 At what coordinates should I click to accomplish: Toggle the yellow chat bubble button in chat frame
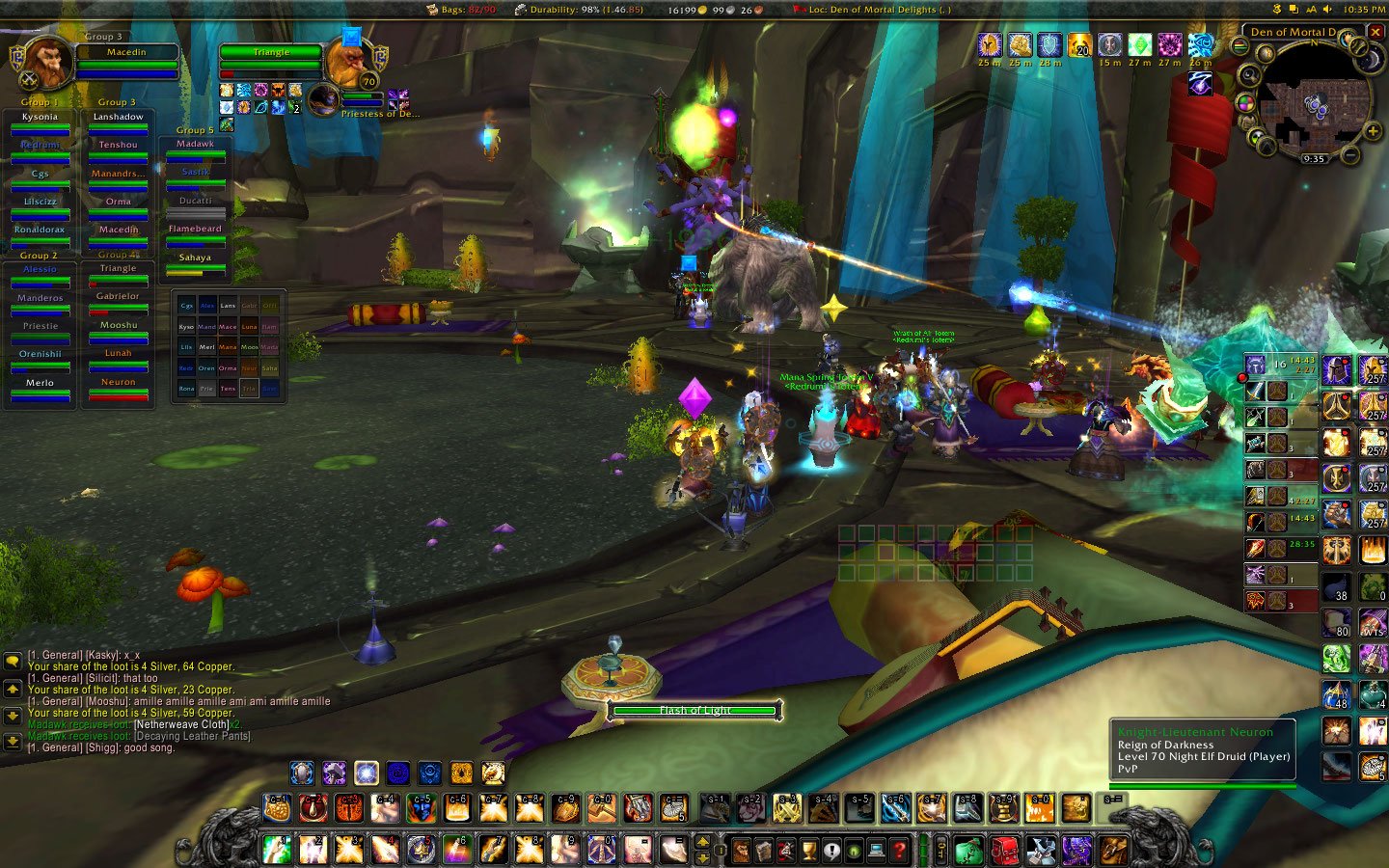tap(12, 663)
